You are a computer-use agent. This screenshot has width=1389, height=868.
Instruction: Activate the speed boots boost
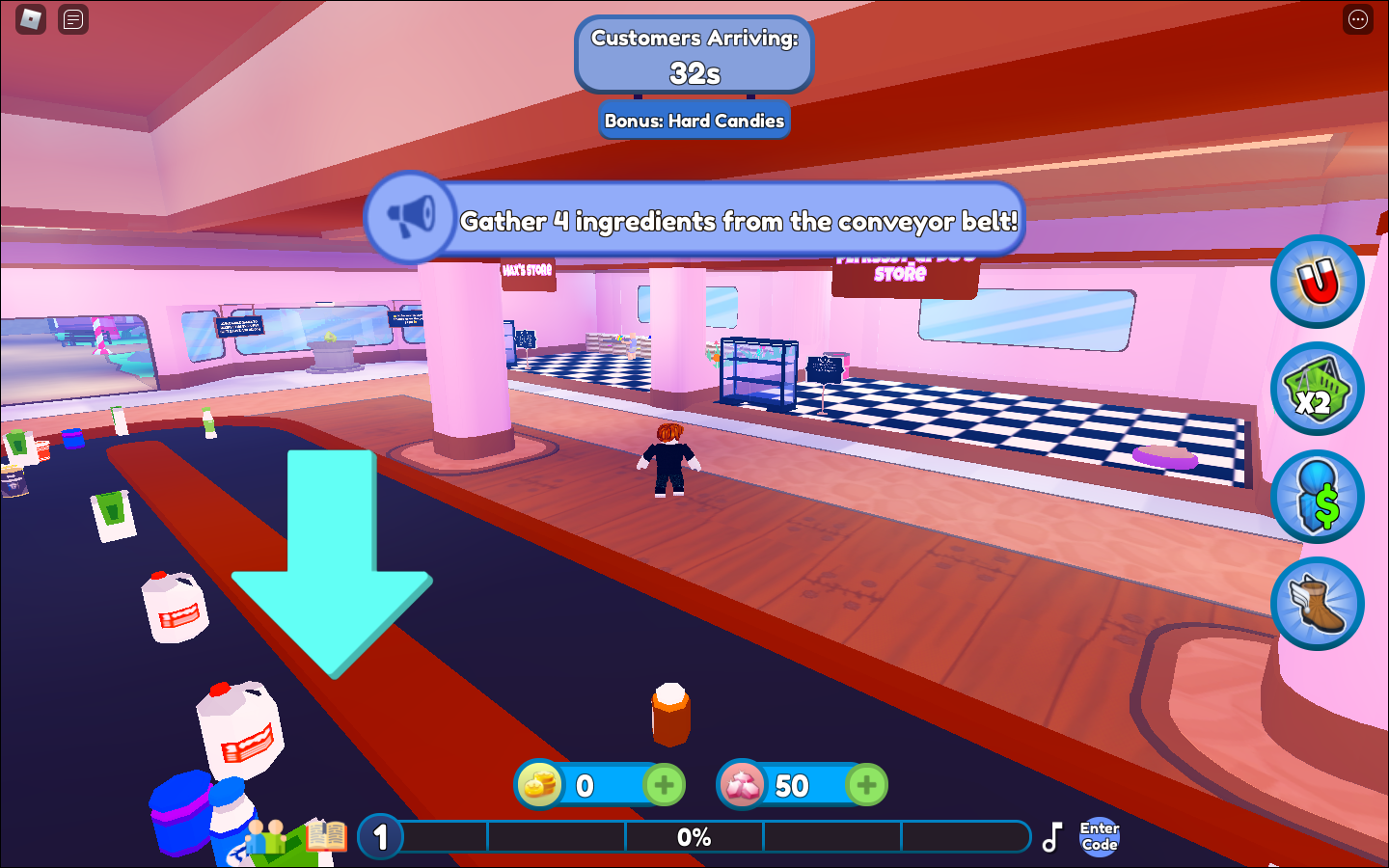[x=1318, y=602]
